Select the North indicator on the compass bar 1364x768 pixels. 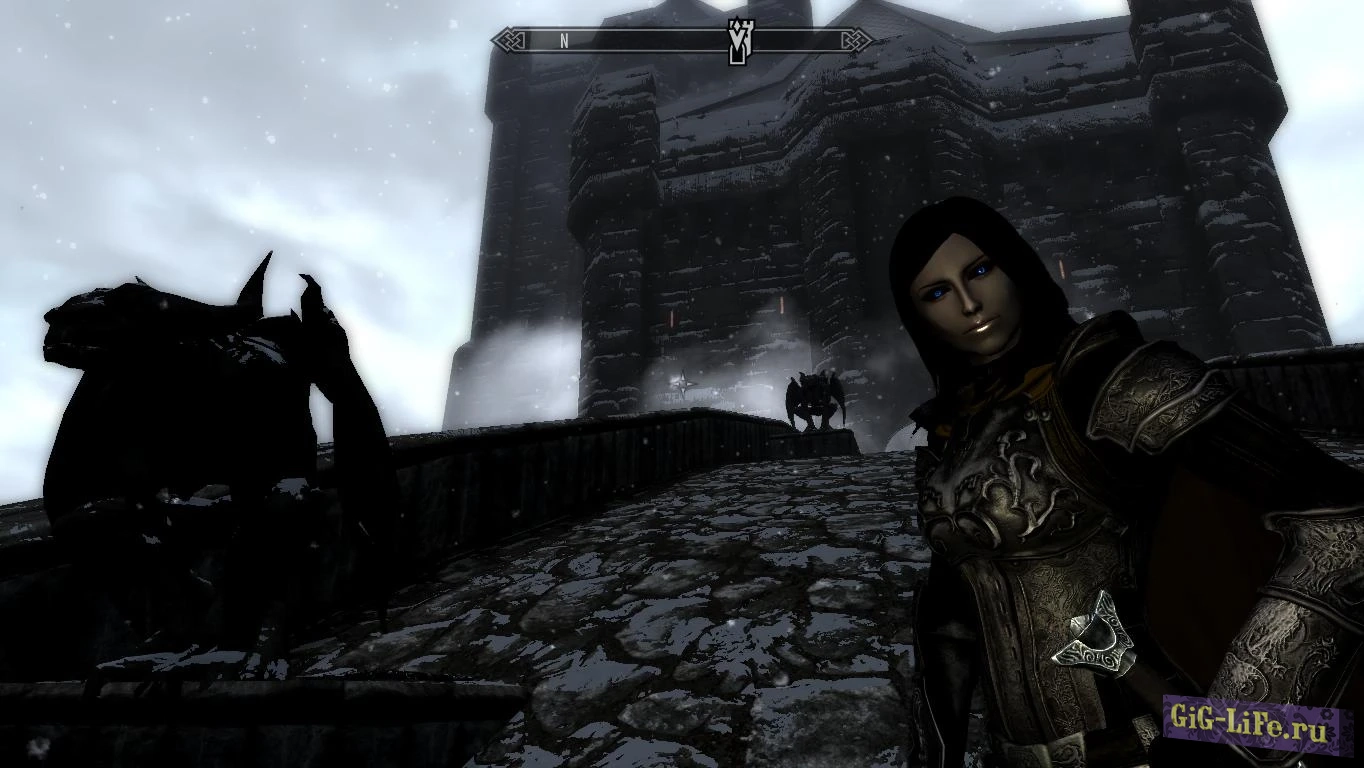click(x=564, y=41)
